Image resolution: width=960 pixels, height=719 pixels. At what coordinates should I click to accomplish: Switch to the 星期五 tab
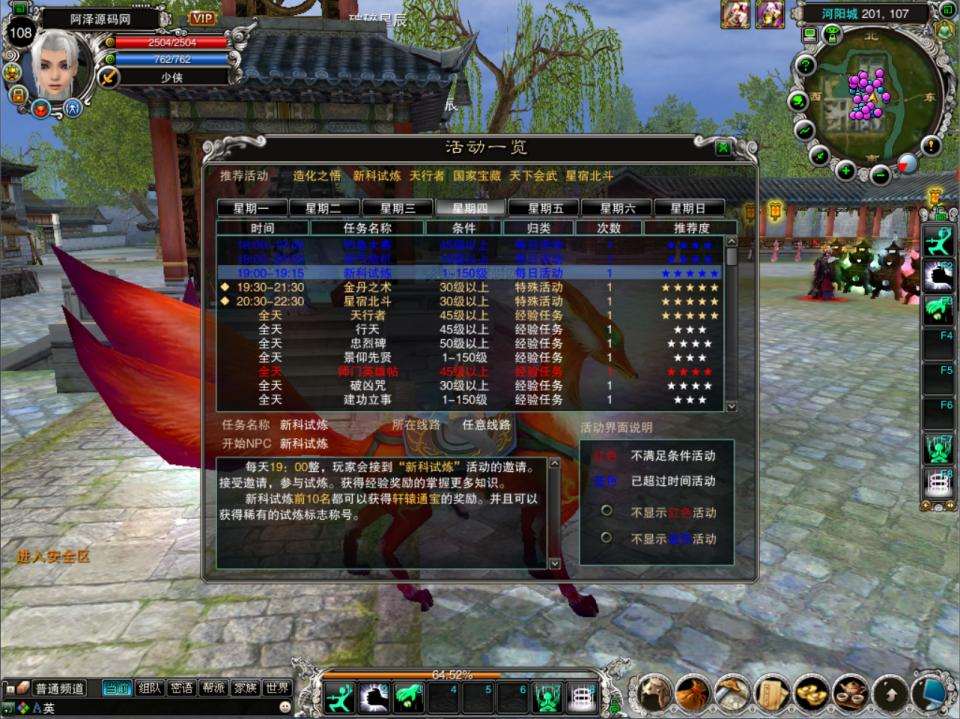pyautogui.click(x=543, y=208)
